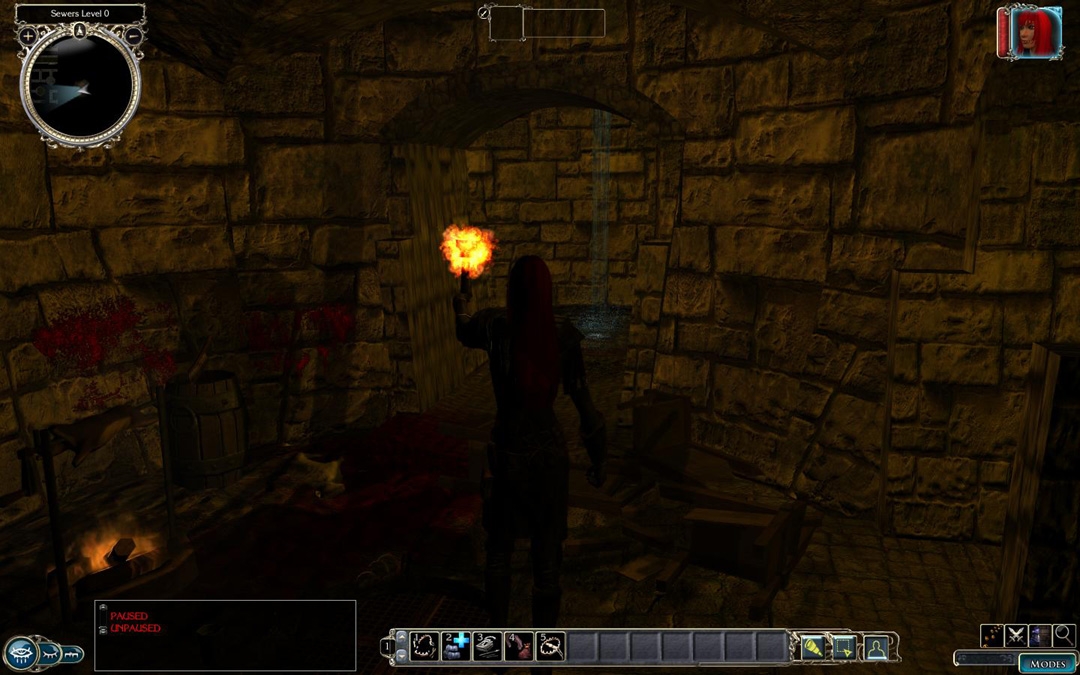The image size is (1080, 675).
Task: Open the Modes panel
Action: [1047, 663]
